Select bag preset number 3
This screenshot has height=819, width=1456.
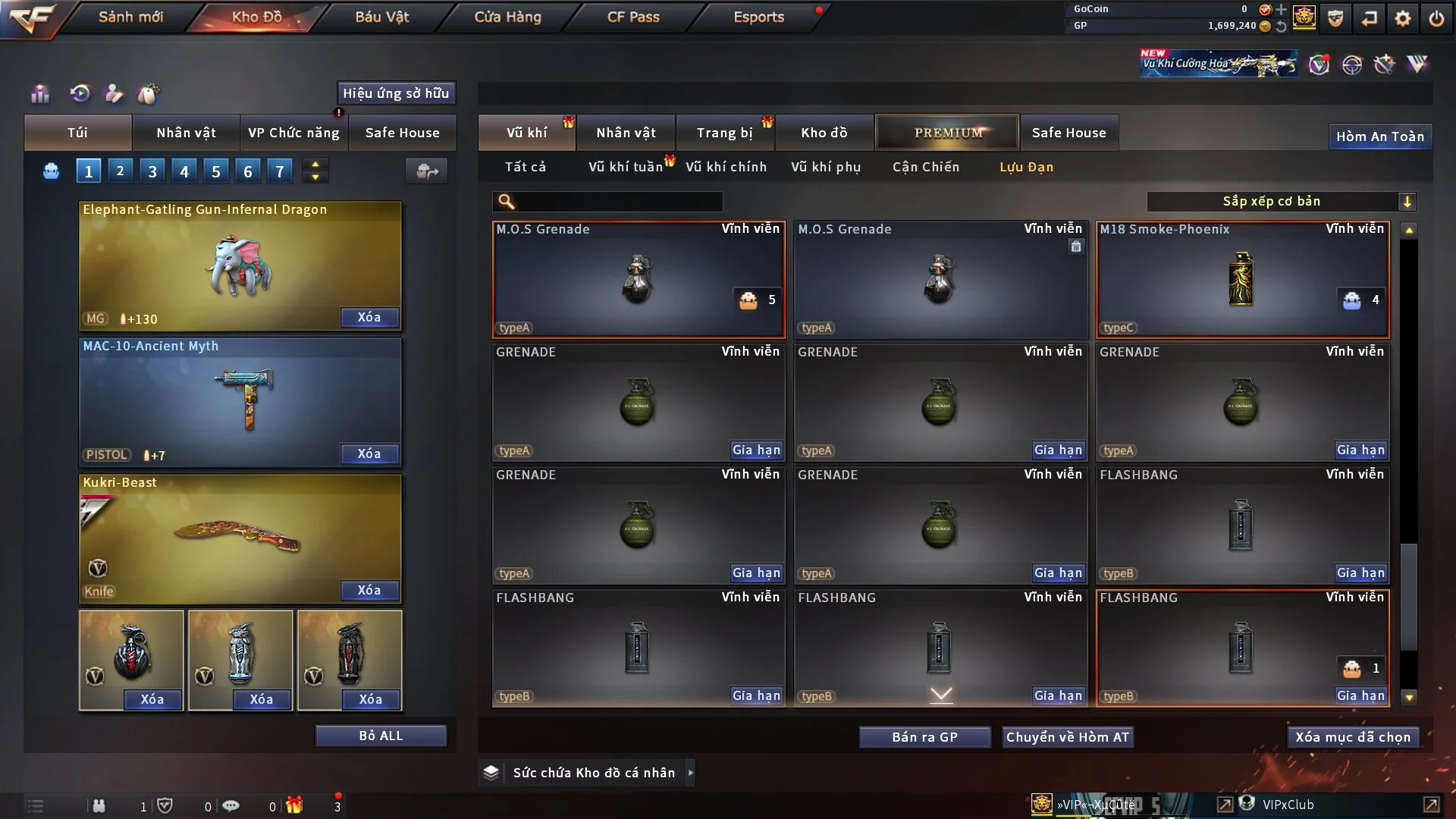tap(152, 171)
